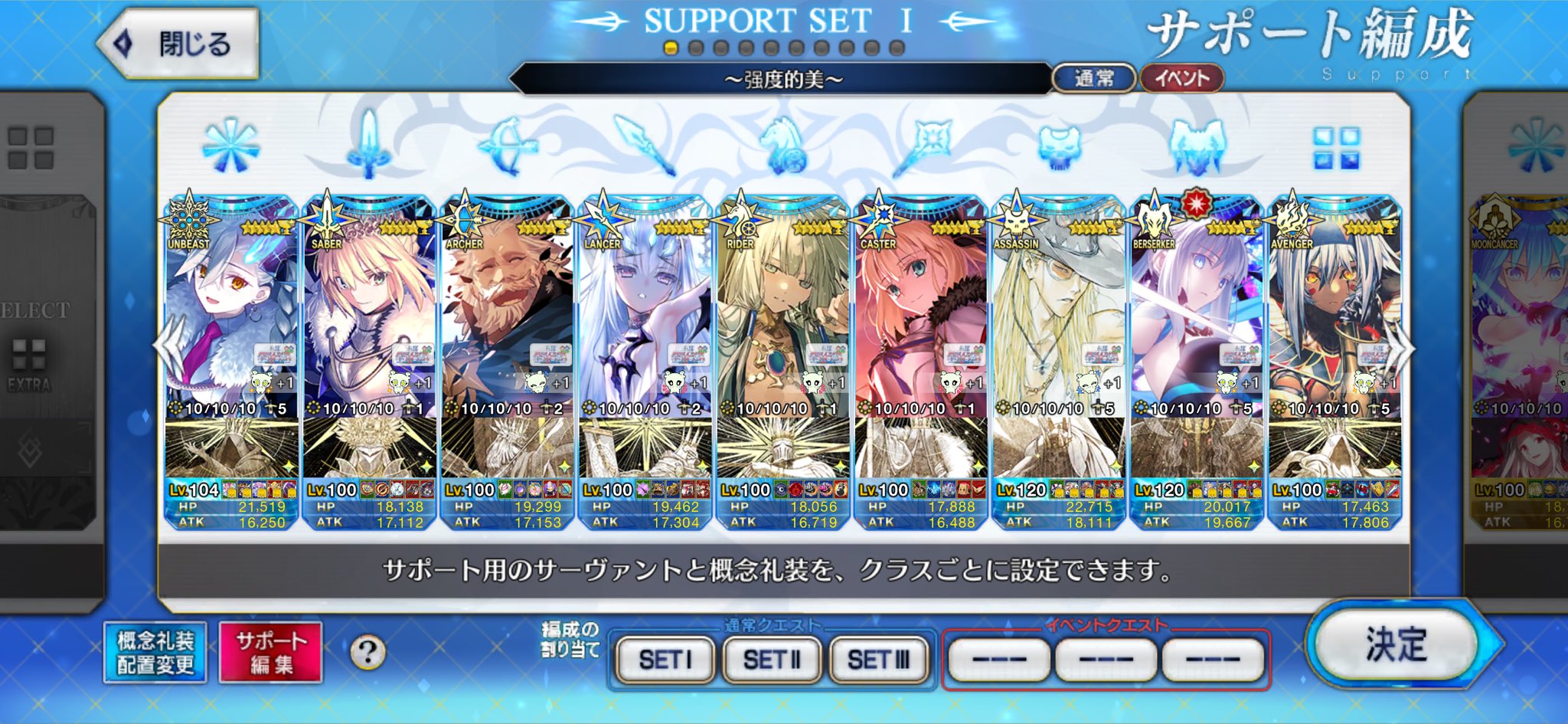The width and height of the screenshot is (1568, 724).
Task: Select the AVENGER servant card
Action: coord(1334,322)
